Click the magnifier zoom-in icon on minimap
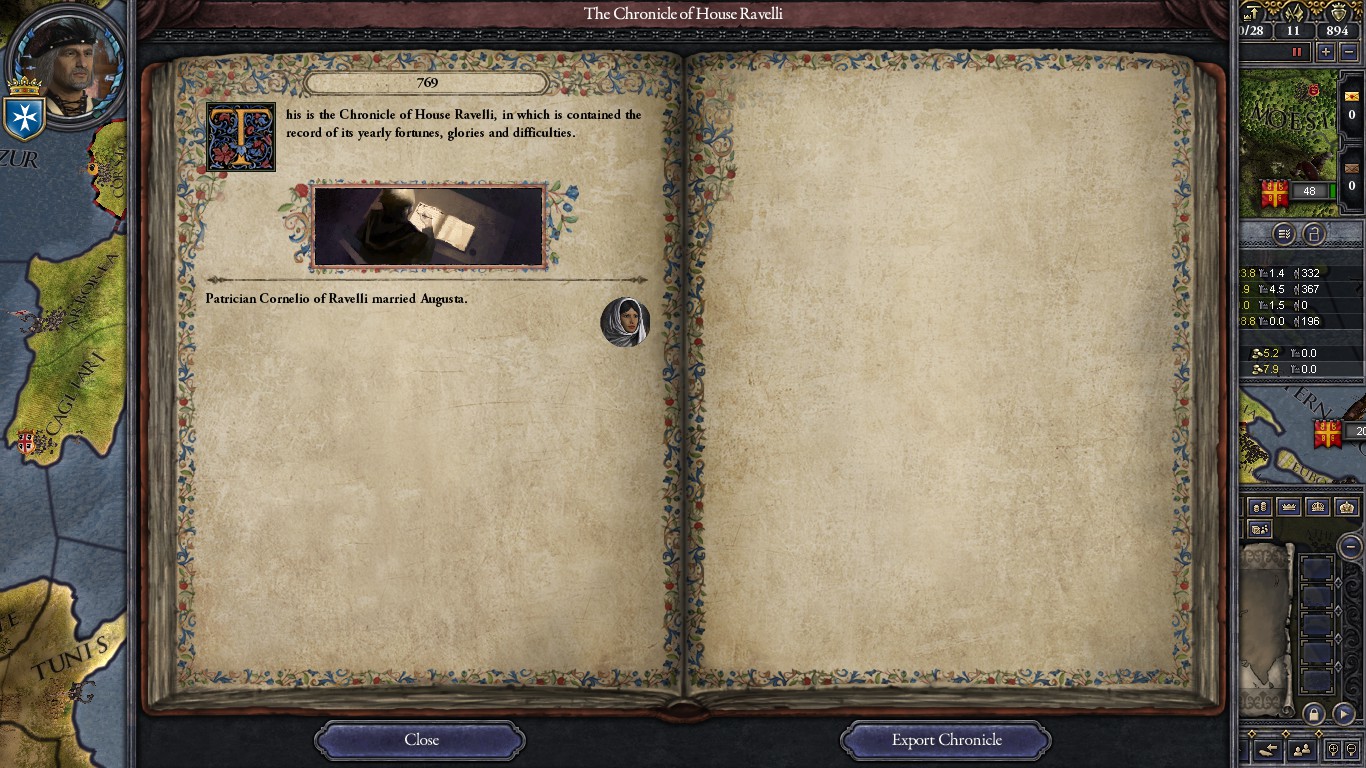Screen dimensions: 1366x768 pyautogui.click(x=1335, y=748)
